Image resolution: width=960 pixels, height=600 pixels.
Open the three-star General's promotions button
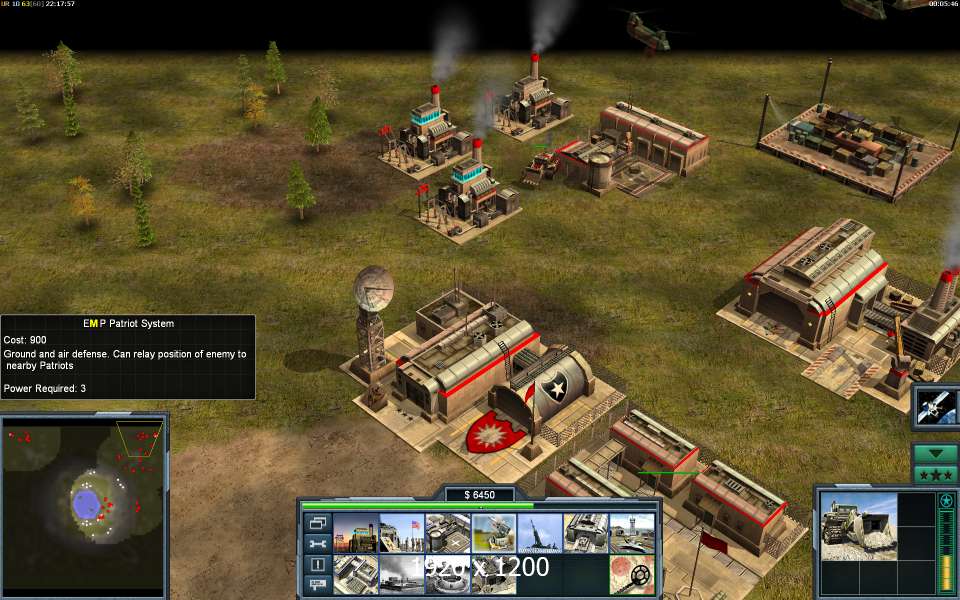[936, 474]
